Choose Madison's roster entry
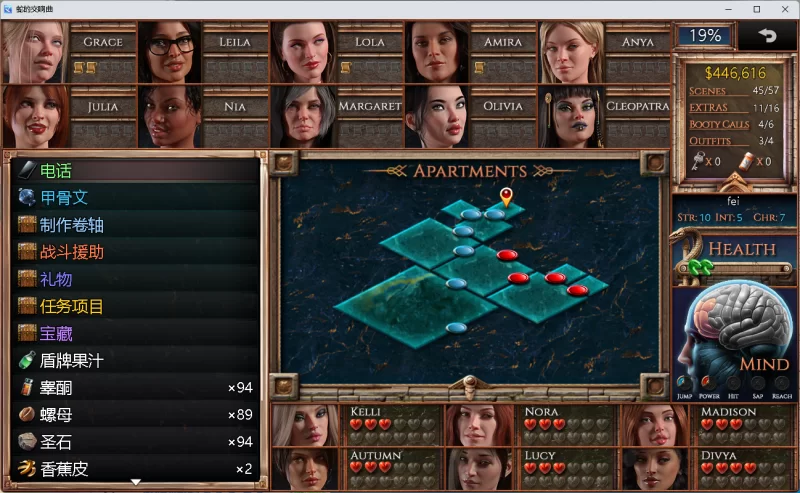The image size is (800, 493). click(650, 423)
